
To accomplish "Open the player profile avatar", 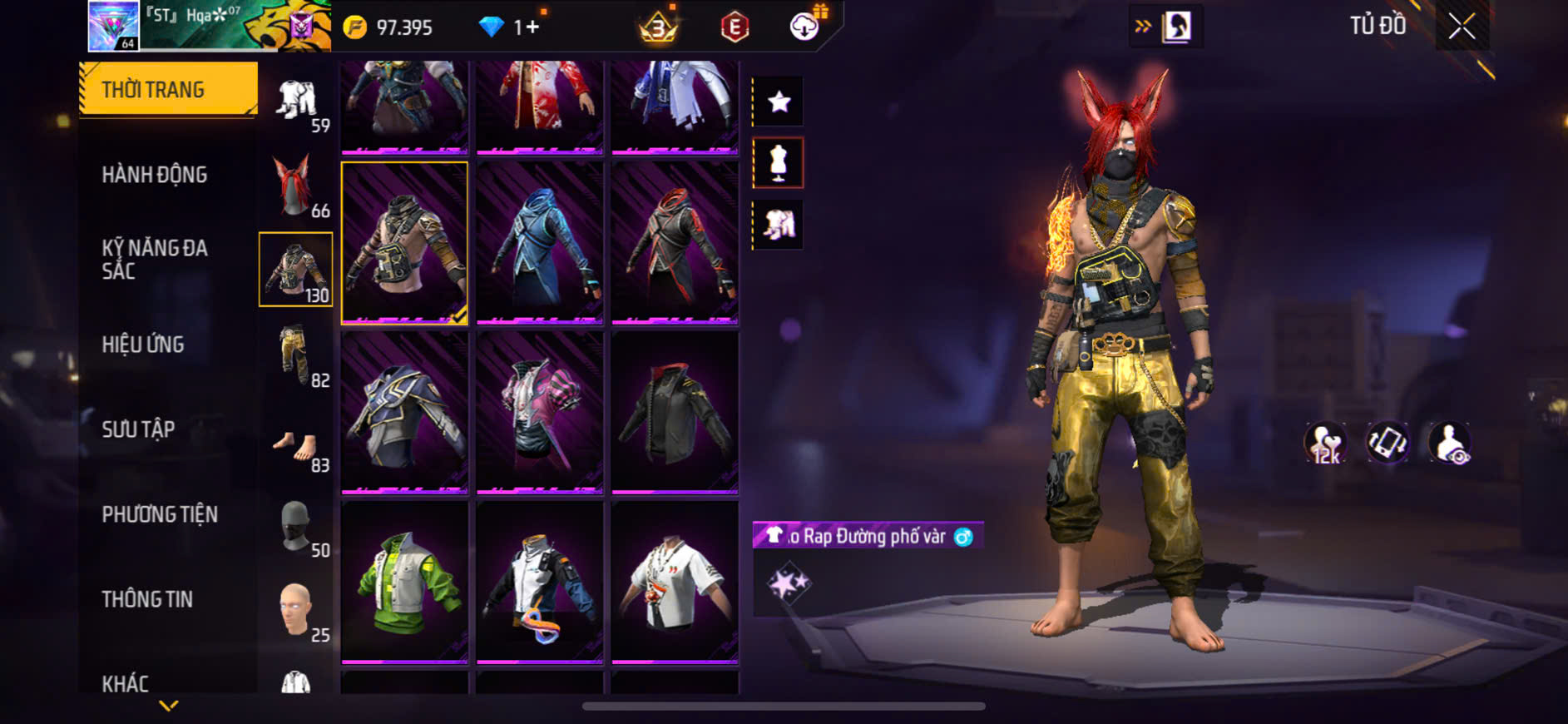I will point(114,26).
